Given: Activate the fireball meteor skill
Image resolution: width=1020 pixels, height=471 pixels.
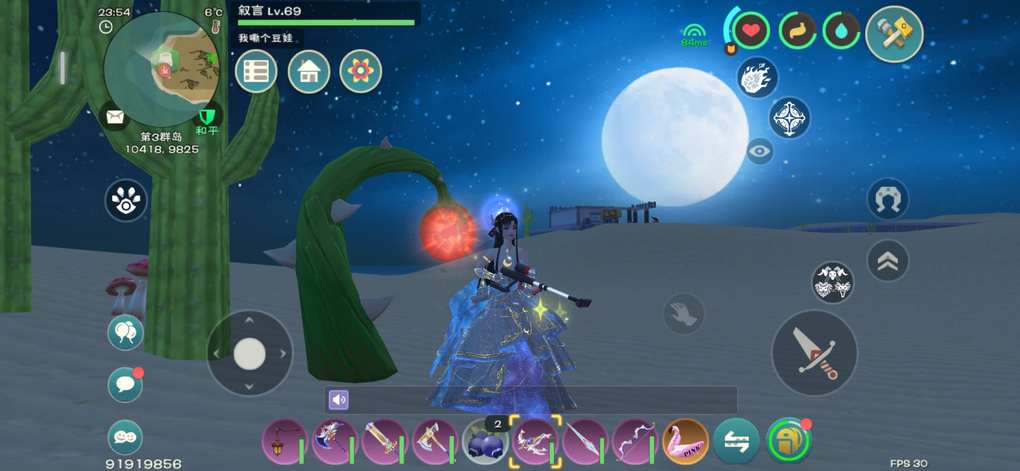Looking at the screenshot, I should tap(757, 77).
